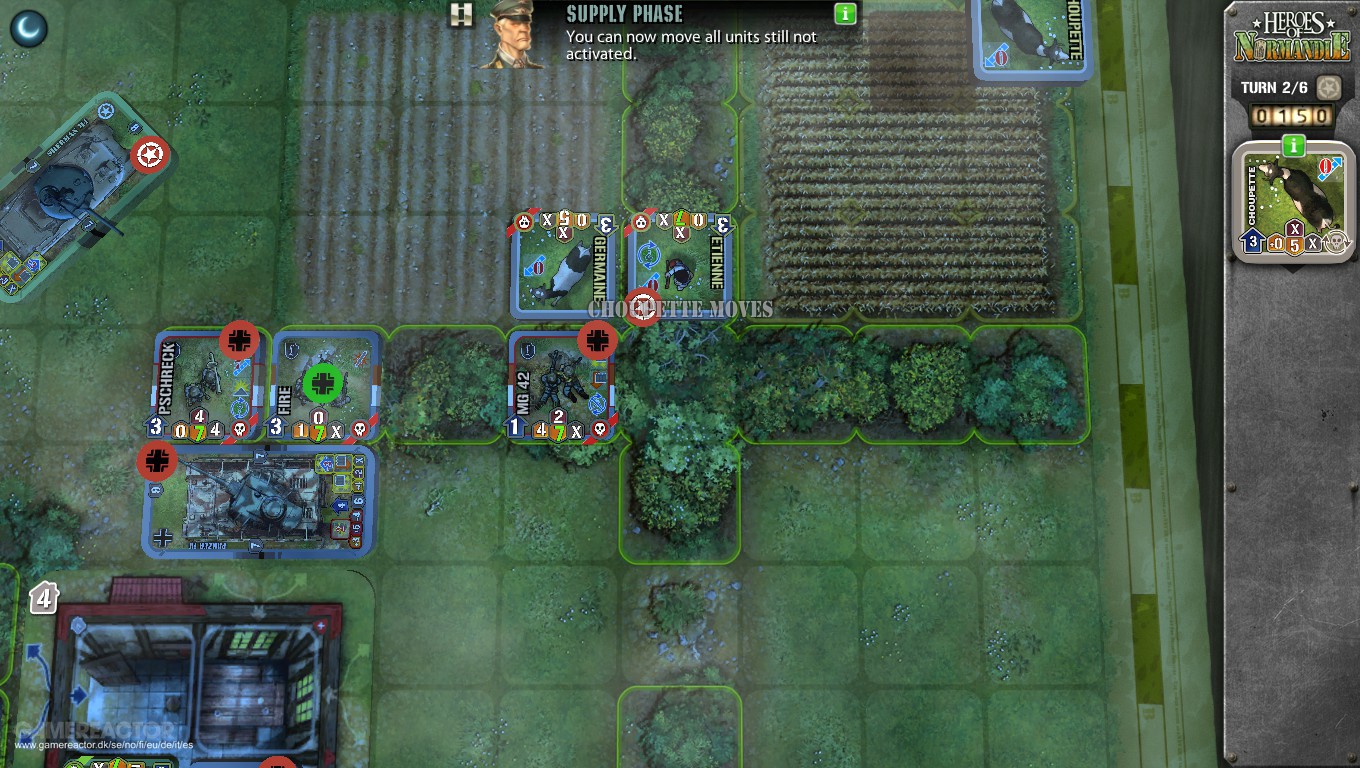The image size is (1360, 768).
Task: Select the Choupette card in the right sidebar
Action: (1289, 200)
